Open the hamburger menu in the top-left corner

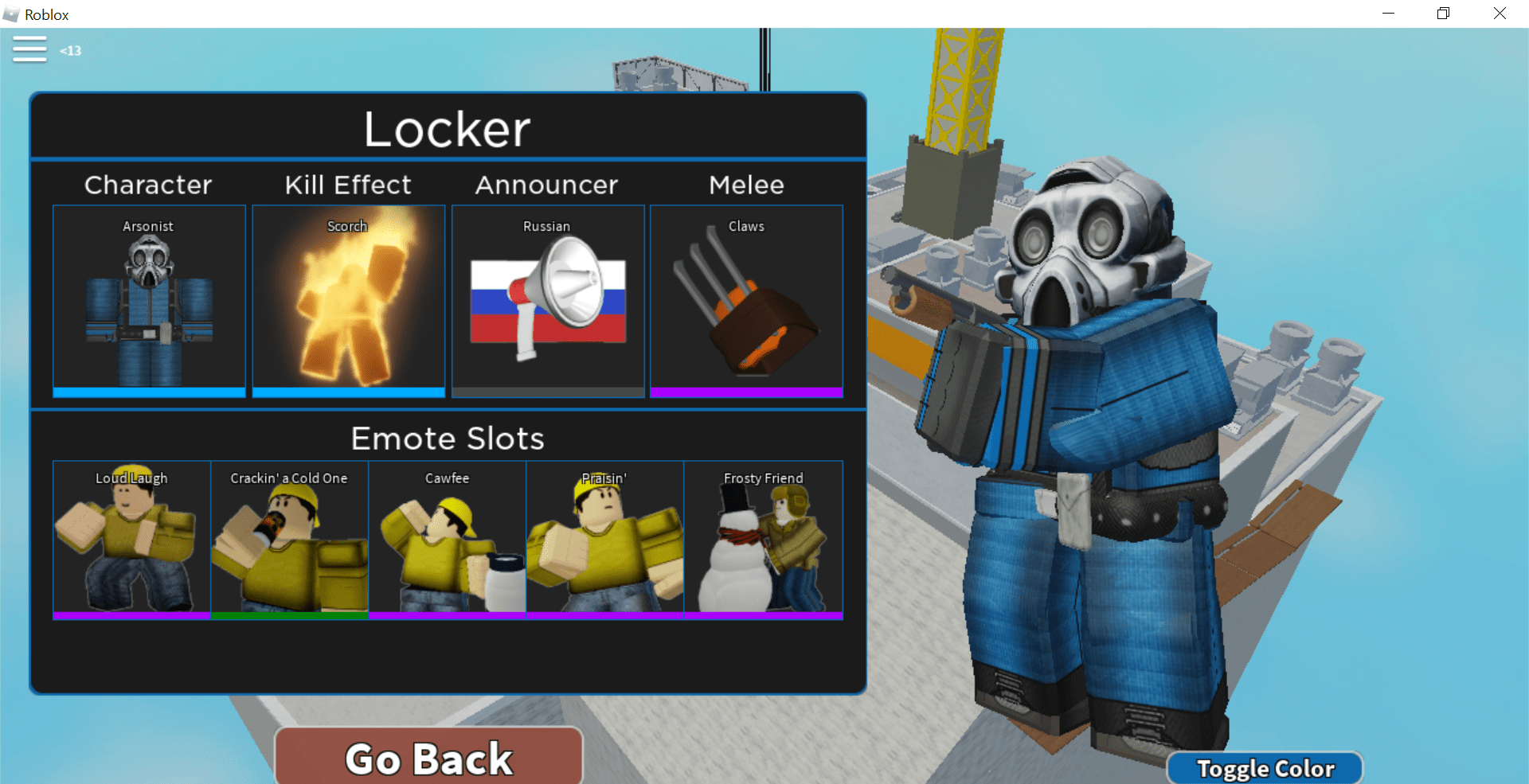tap(29, 49)
